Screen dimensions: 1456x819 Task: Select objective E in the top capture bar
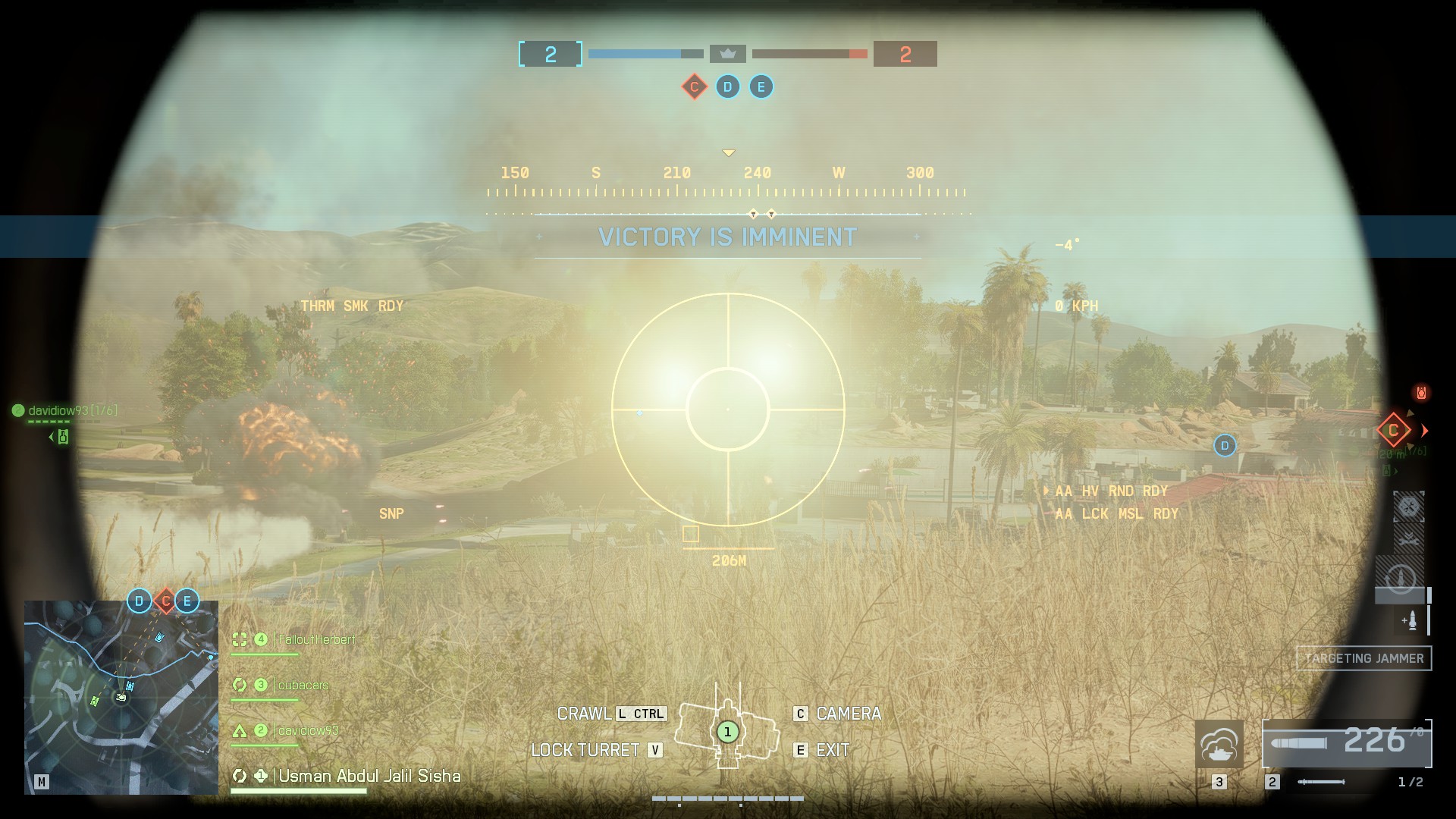coord(761,86)
